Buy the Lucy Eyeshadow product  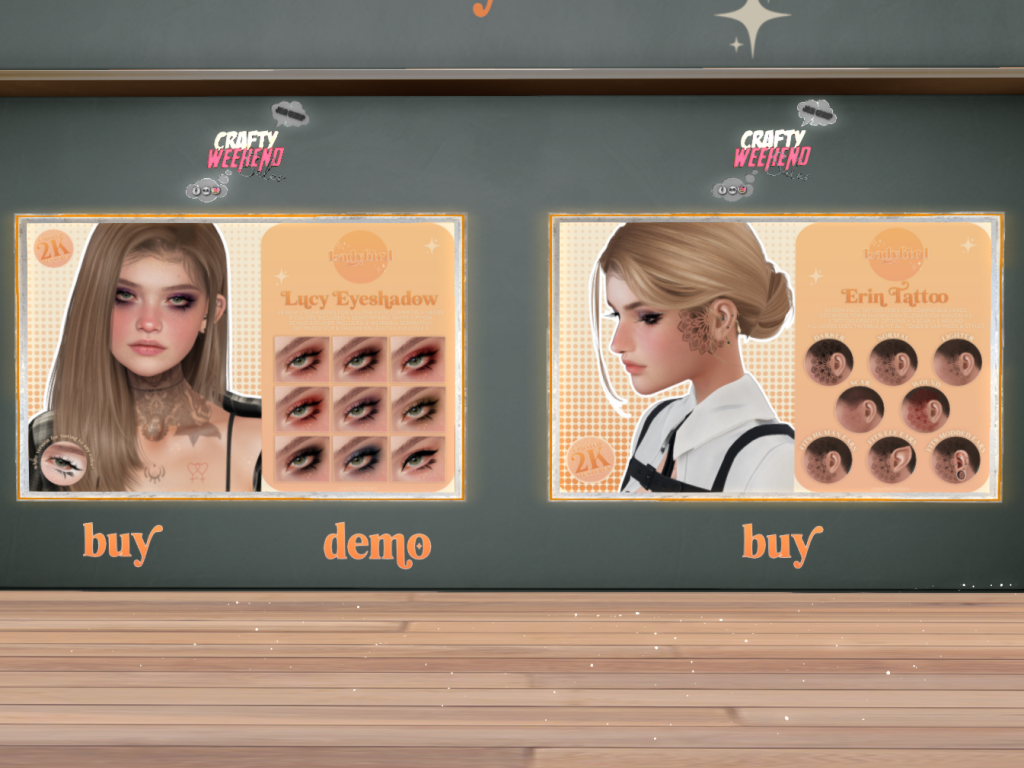tap(121, 543)
